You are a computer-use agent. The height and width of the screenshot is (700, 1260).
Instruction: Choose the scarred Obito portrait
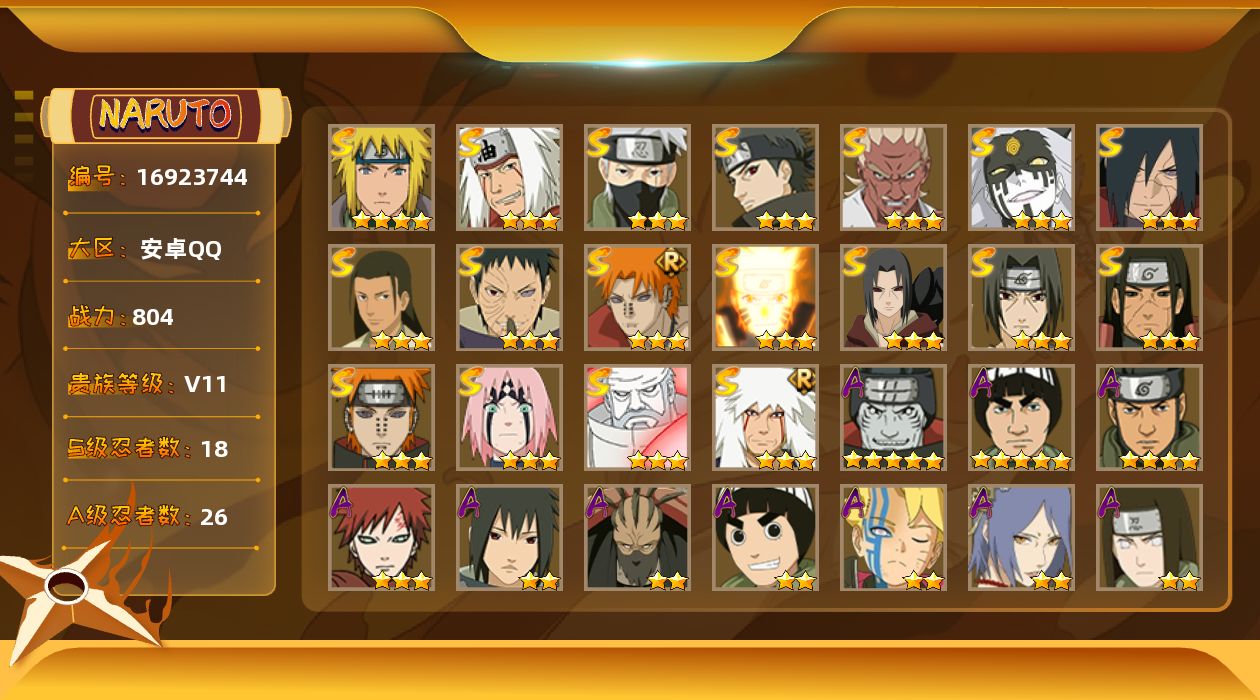[509, 298]
